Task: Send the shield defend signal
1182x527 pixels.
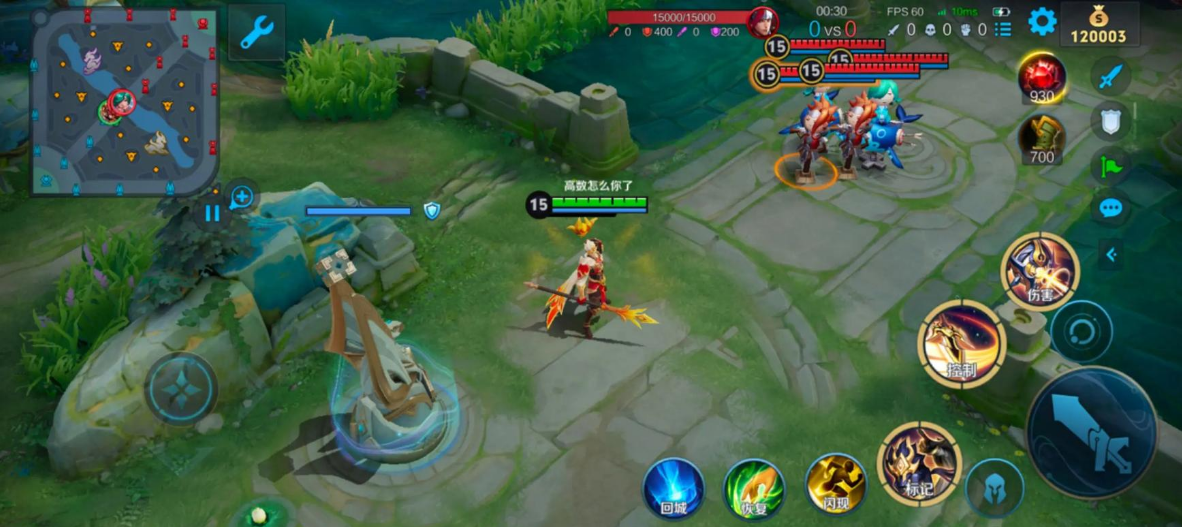Action: click(x=1110, y=121)
